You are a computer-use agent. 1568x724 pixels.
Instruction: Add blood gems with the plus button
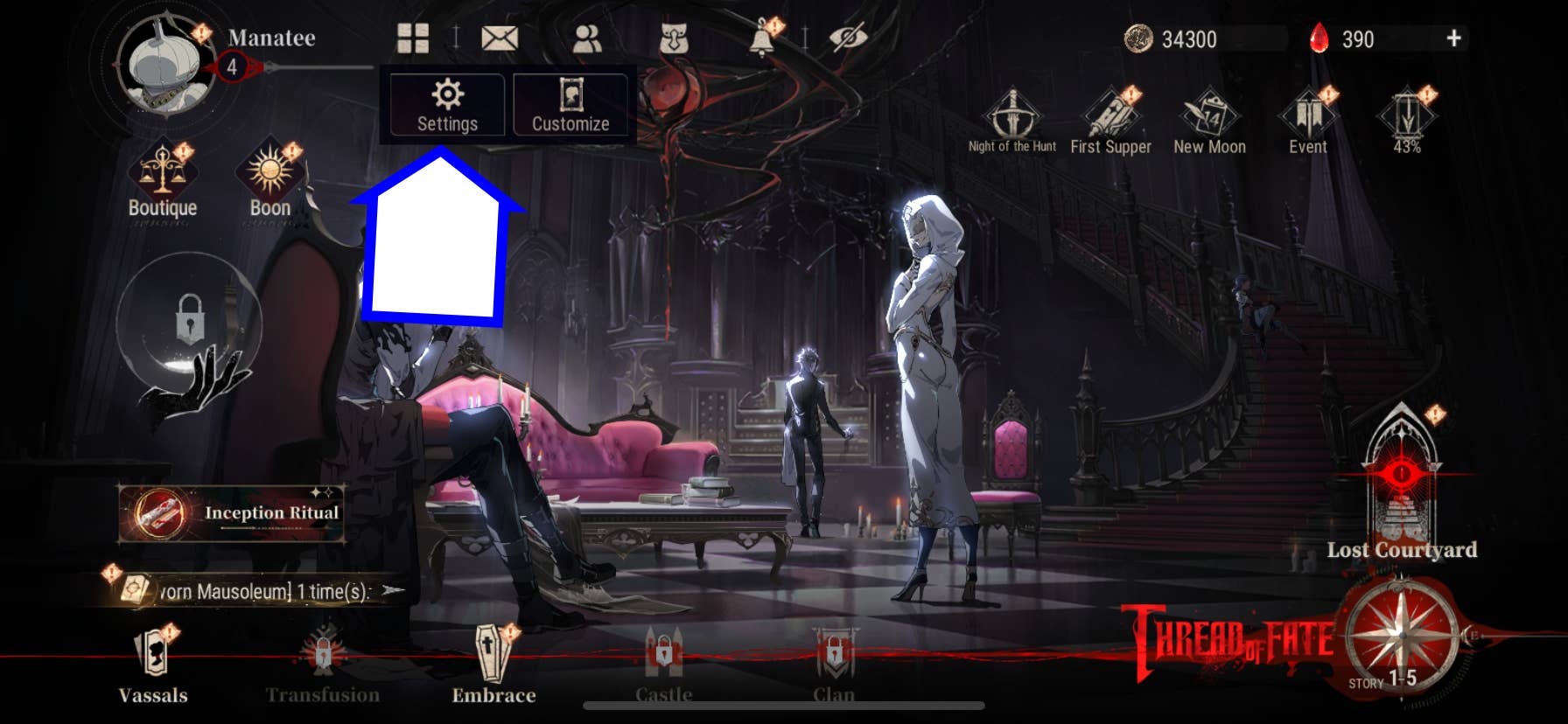tap(1453, 38)
